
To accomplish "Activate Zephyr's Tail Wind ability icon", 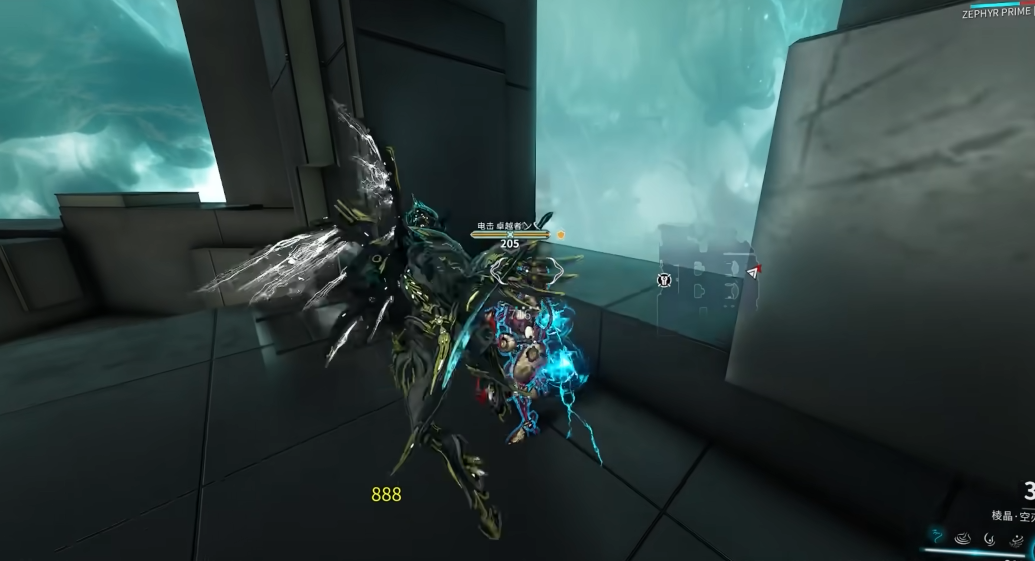I will pyautogui.click(x=938, y=536).
